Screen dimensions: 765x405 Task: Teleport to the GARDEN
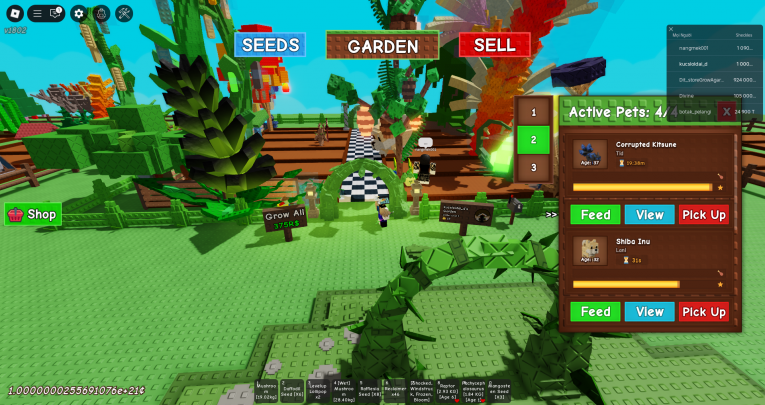[x=382, y=46]
